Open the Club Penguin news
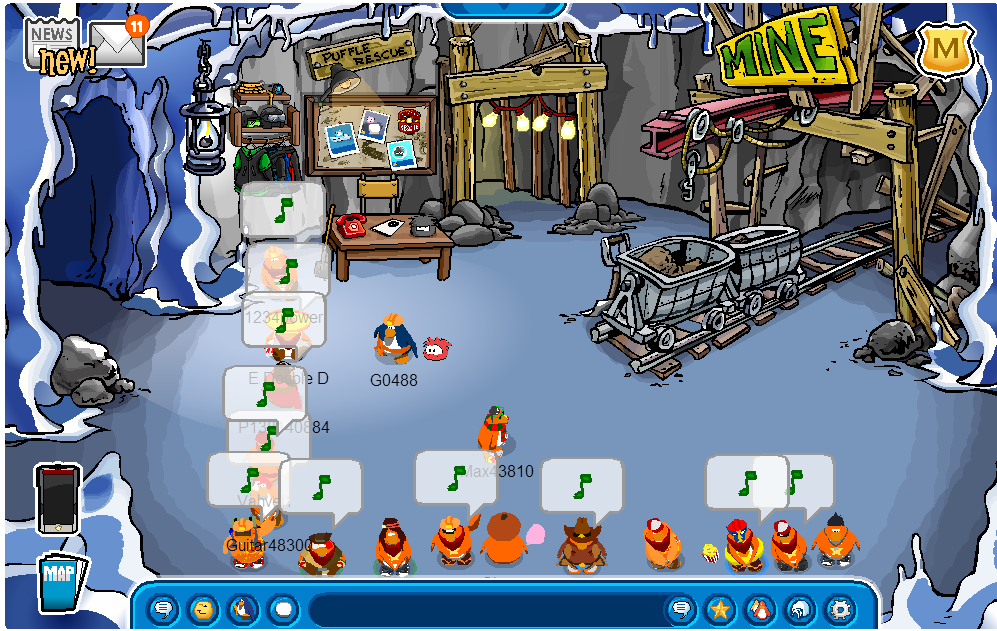 coord(57,45)
